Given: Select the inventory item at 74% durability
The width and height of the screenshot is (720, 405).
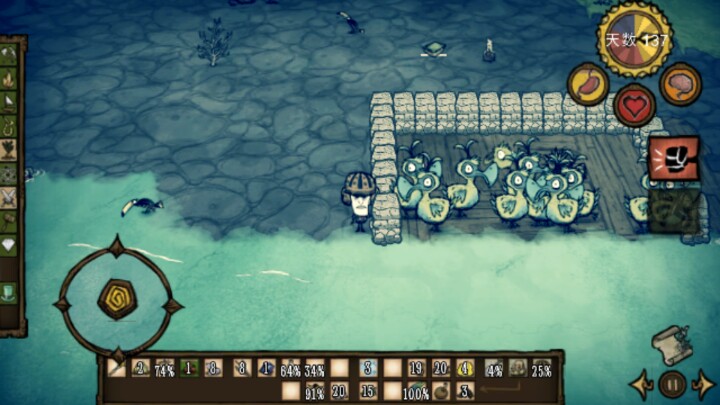Looking at the screenshot, I should click(164, 368).
